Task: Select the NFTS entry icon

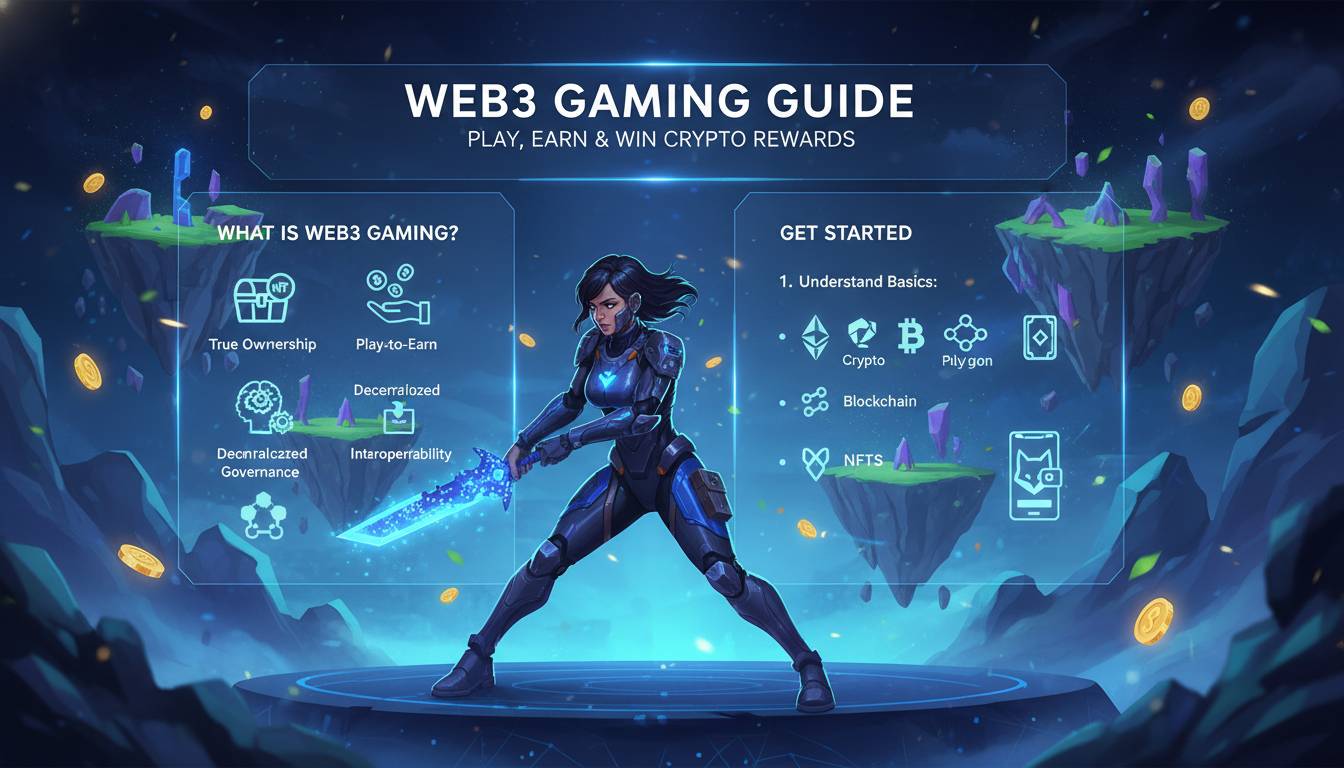Action: 816,461
